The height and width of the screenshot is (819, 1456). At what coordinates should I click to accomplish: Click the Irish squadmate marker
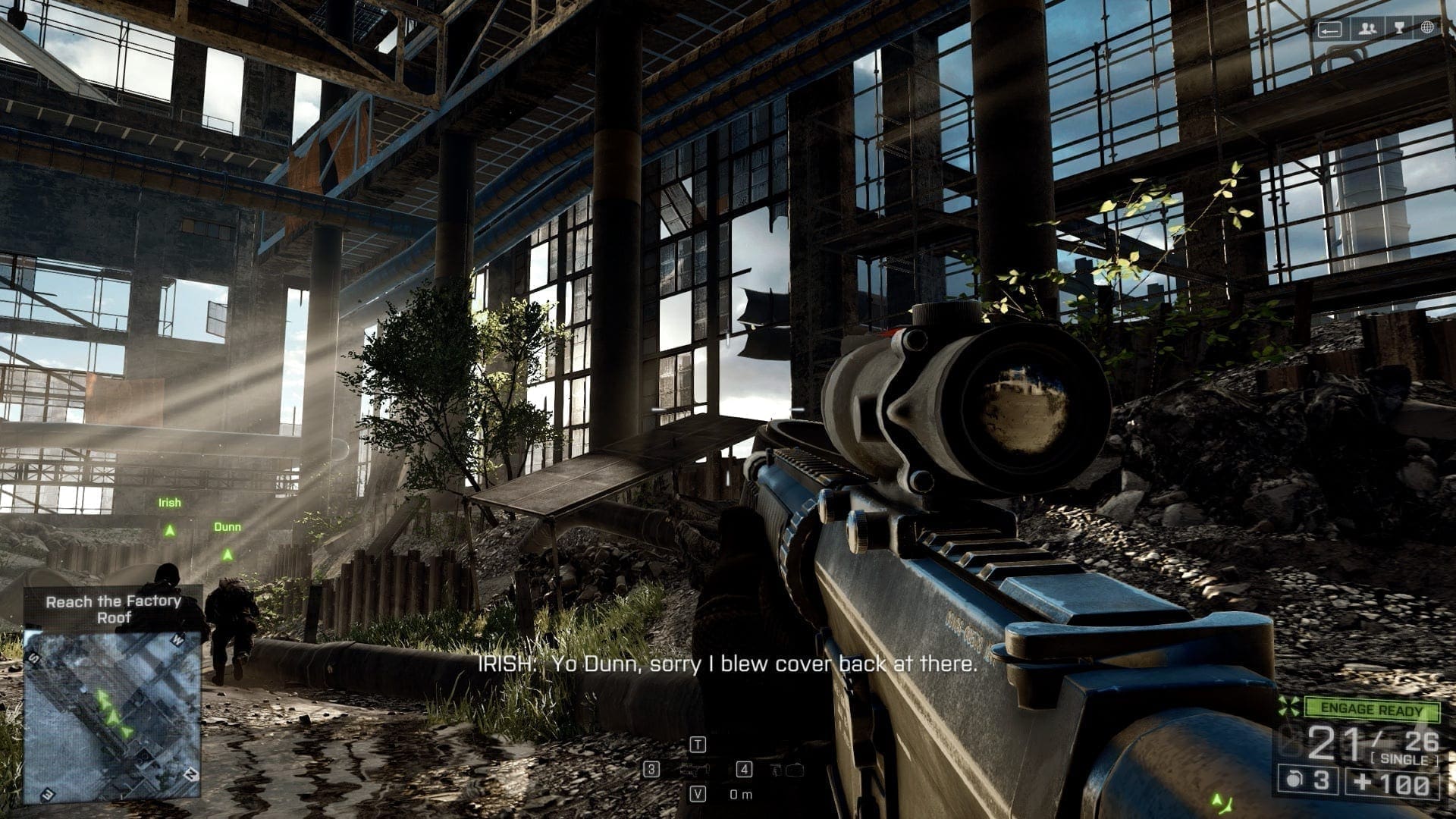(170, 531)
